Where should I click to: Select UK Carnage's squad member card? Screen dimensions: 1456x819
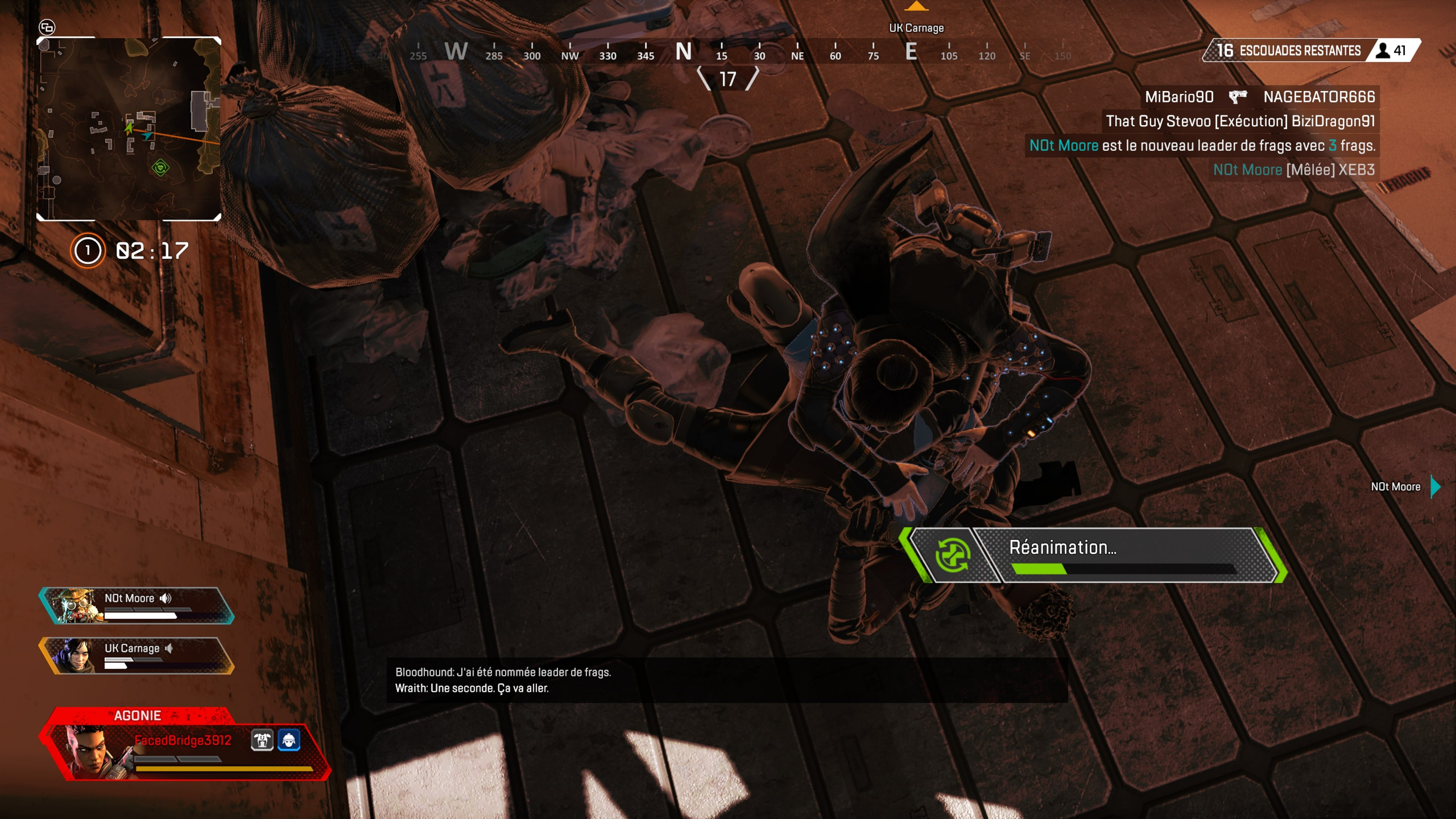pyautogui.click(x=136, y=656)
